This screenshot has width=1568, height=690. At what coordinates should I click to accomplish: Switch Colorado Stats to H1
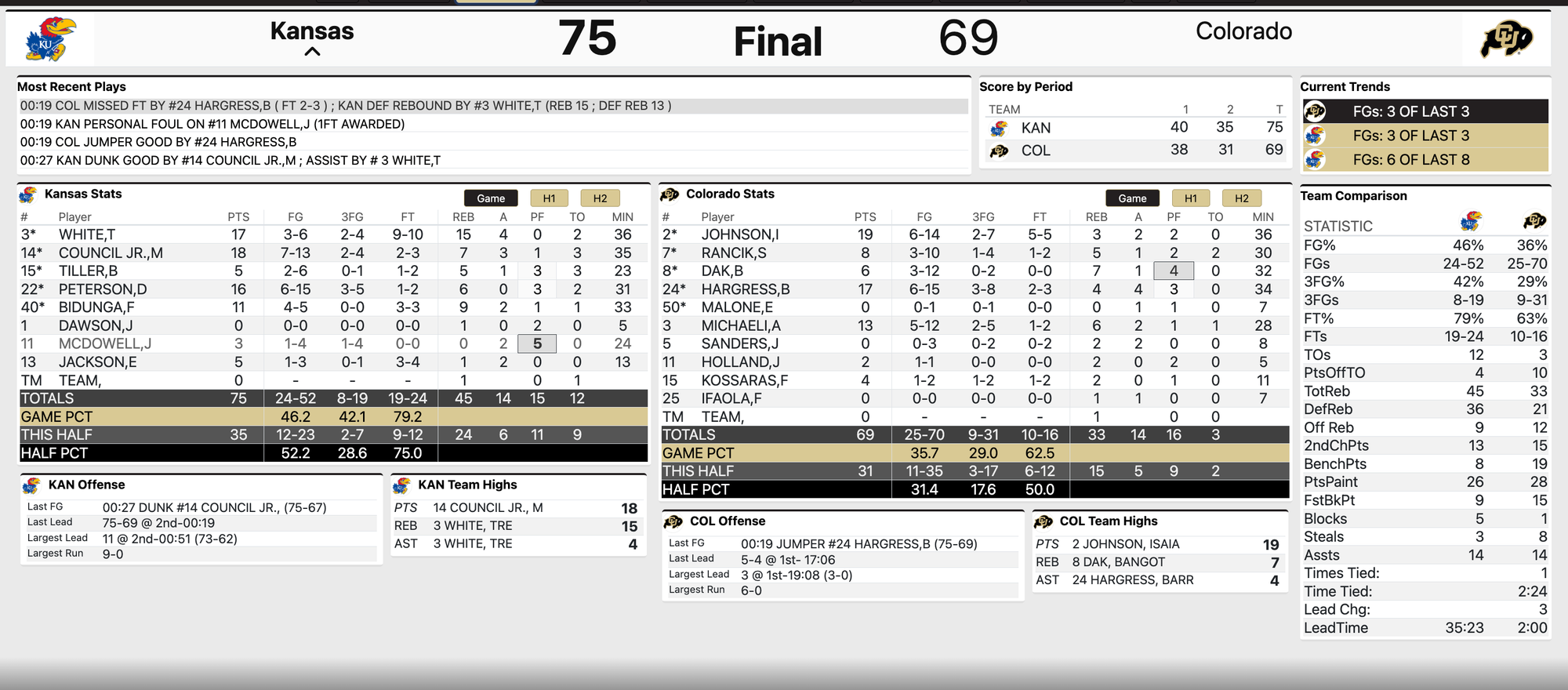coord(1190,198)
